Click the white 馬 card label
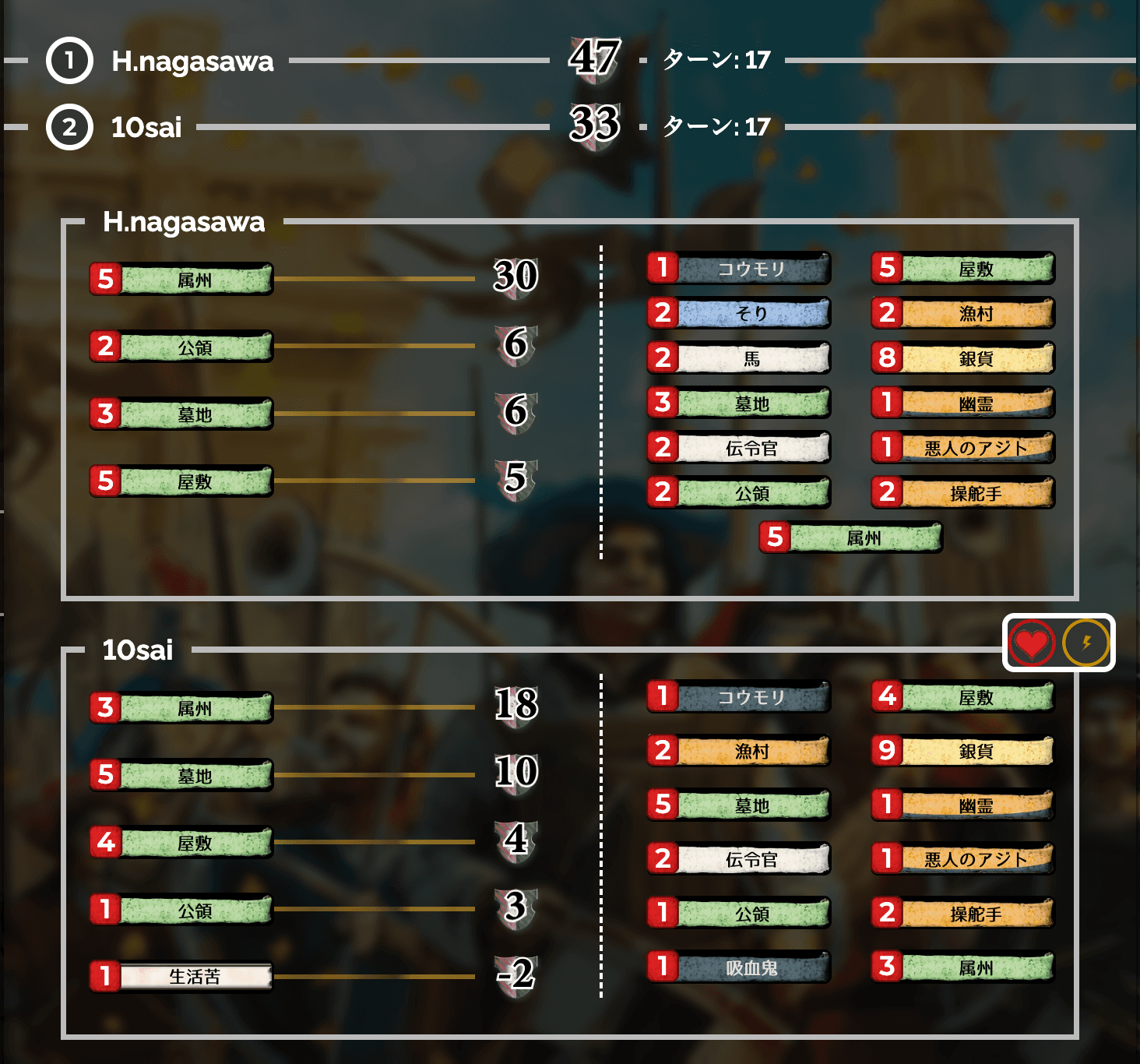1140x1064 pixels. [x=751, y=358]
